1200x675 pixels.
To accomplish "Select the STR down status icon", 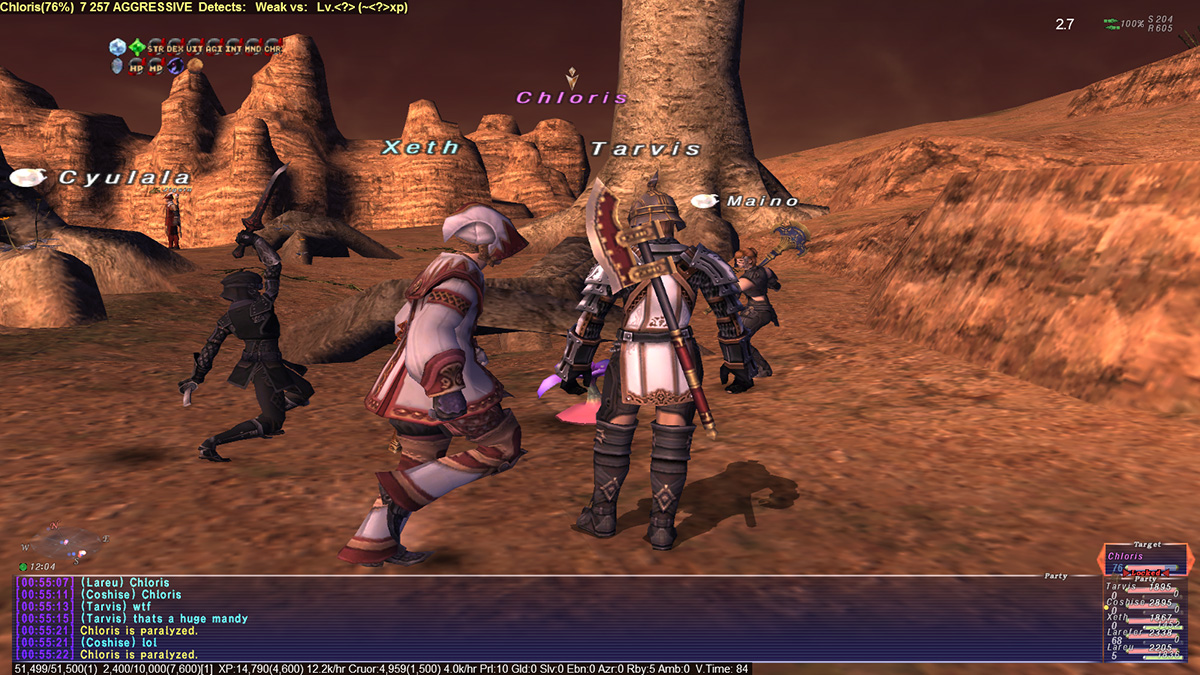I will 156,47.
